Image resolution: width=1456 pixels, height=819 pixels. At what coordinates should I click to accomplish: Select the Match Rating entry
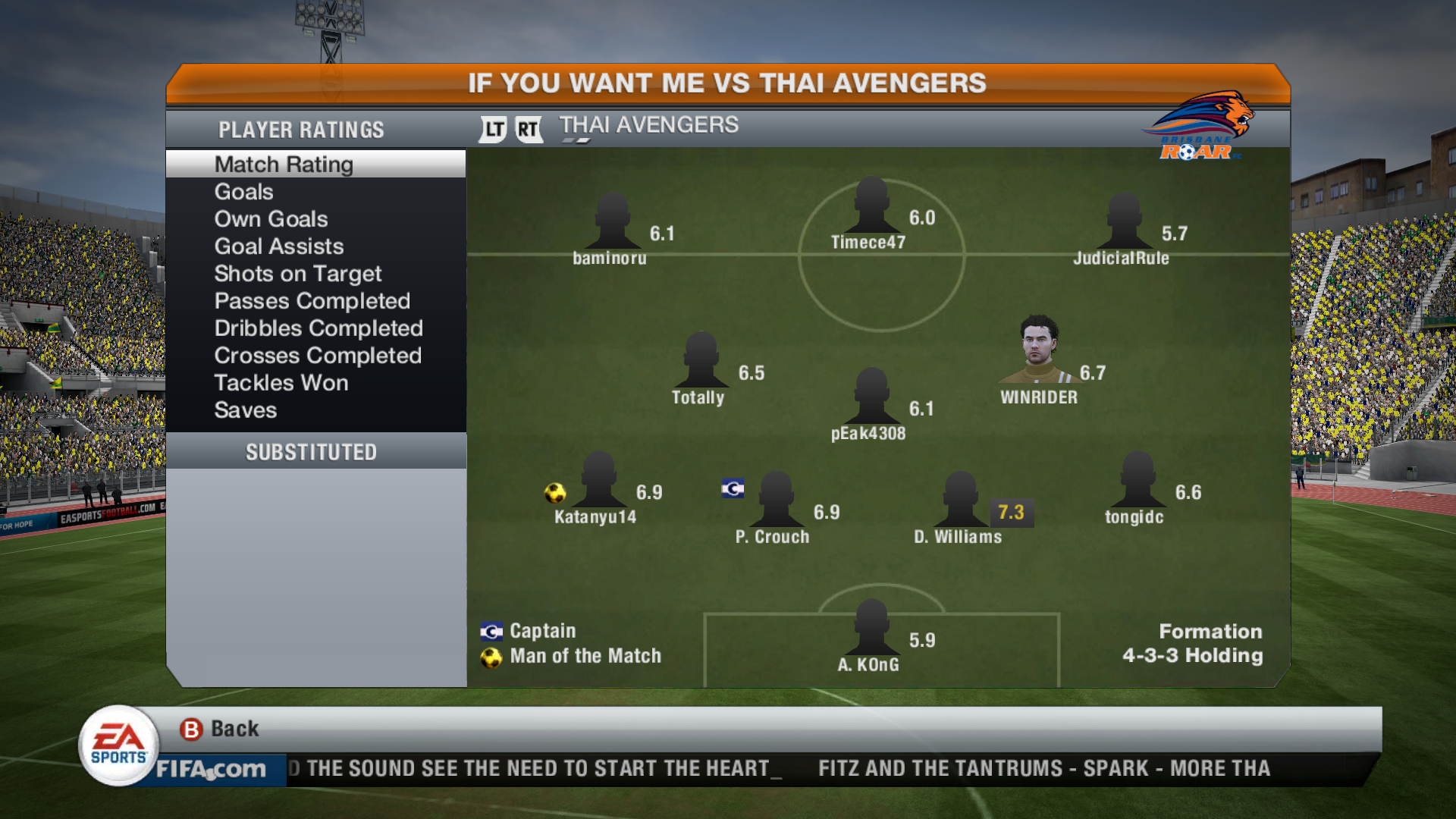click(x=284, y=165)
